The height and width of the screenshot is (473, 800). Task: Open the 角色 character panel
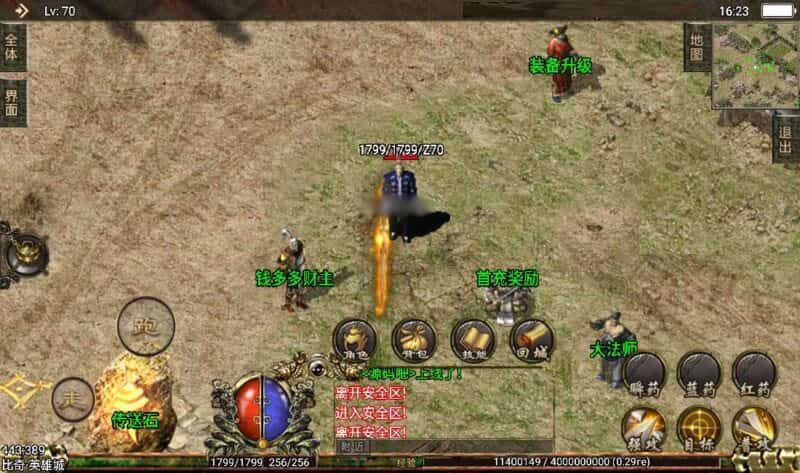tap(354, 340)
